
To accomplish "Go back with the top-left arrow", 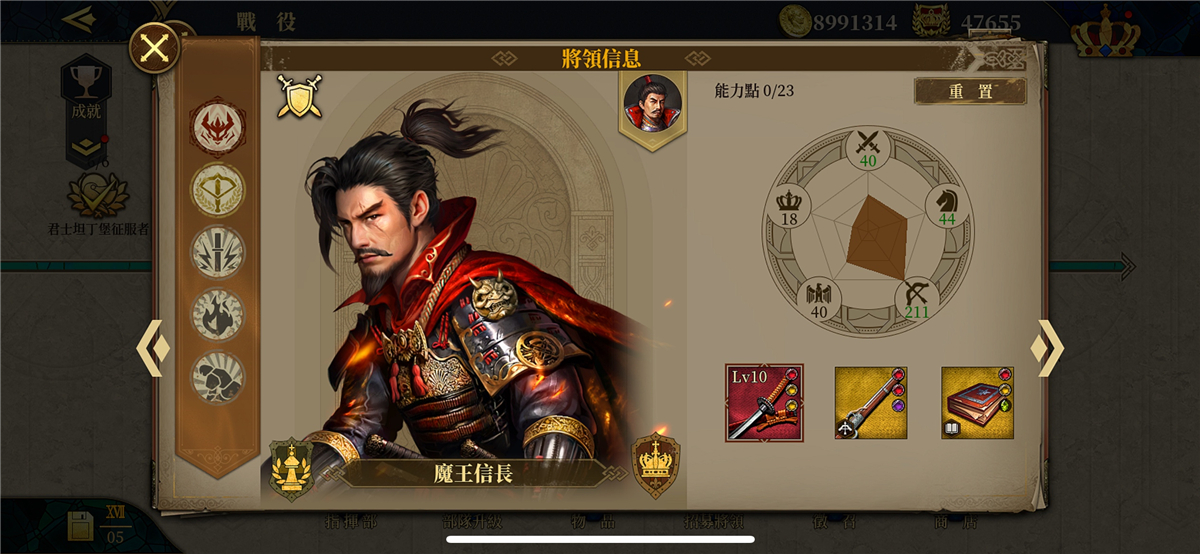I will tap(77, 18).
